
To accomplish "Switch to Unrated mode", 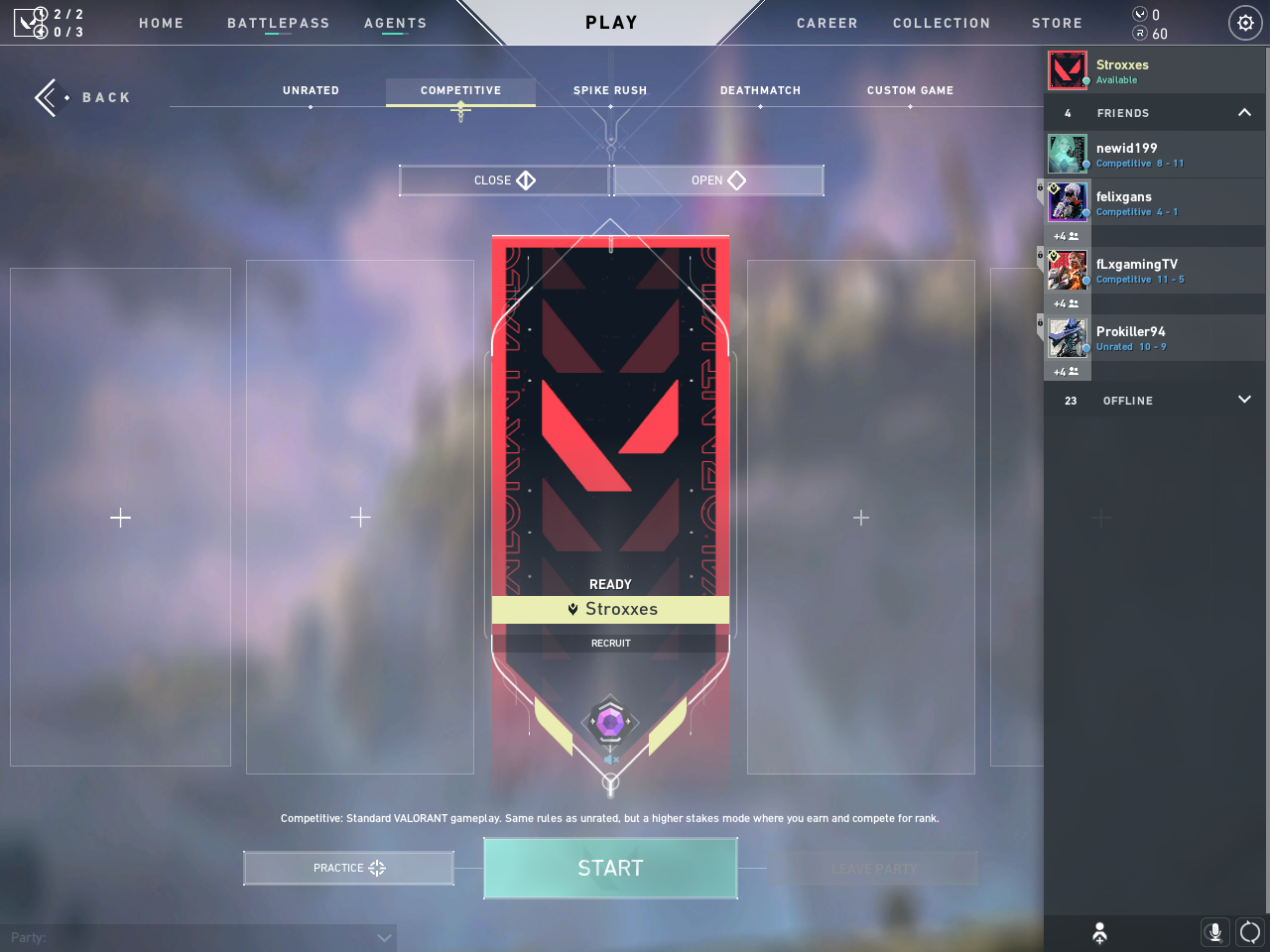I will 311,90.
